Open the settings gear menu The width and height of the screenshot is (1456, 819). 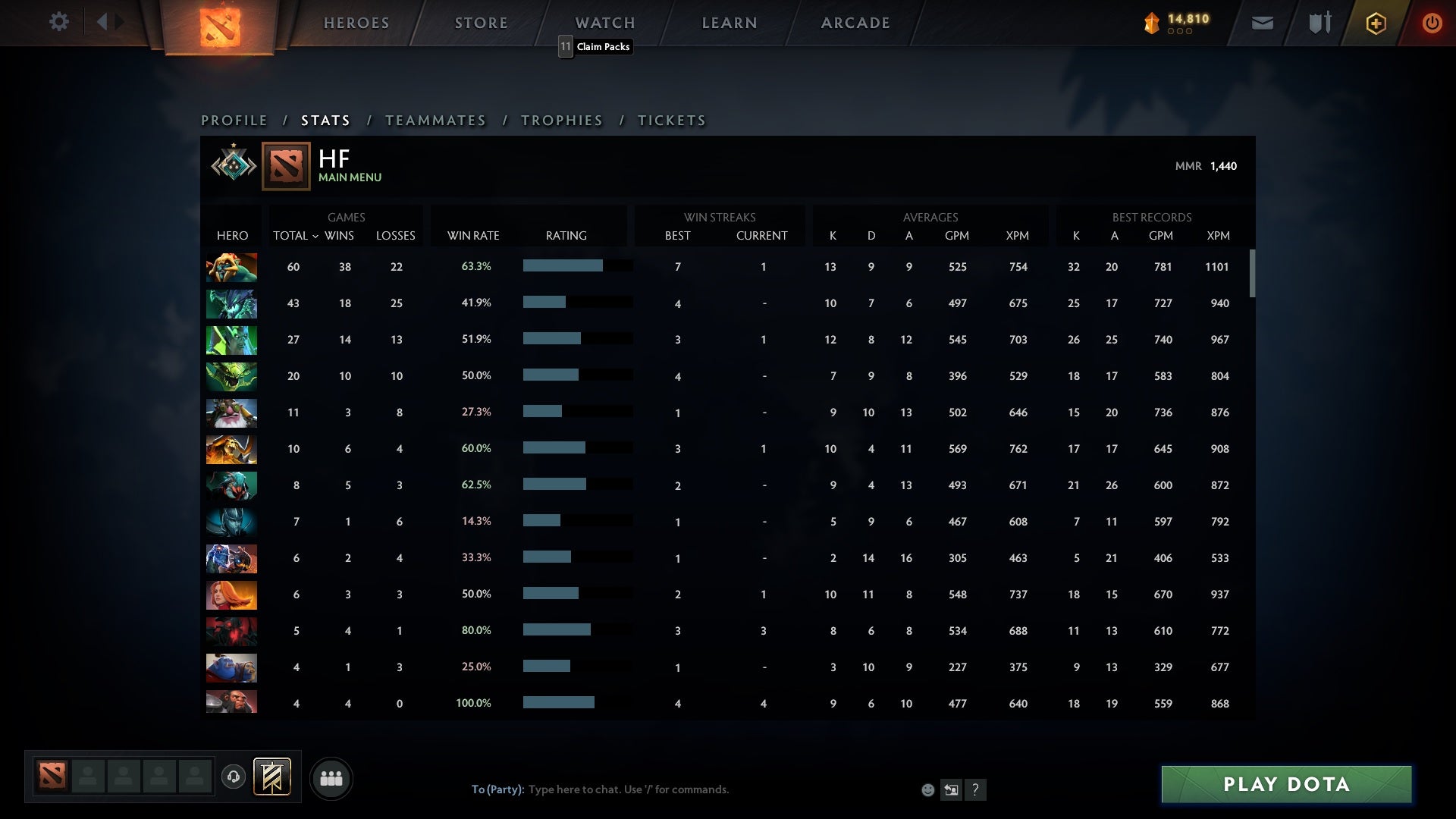(59, 22)
